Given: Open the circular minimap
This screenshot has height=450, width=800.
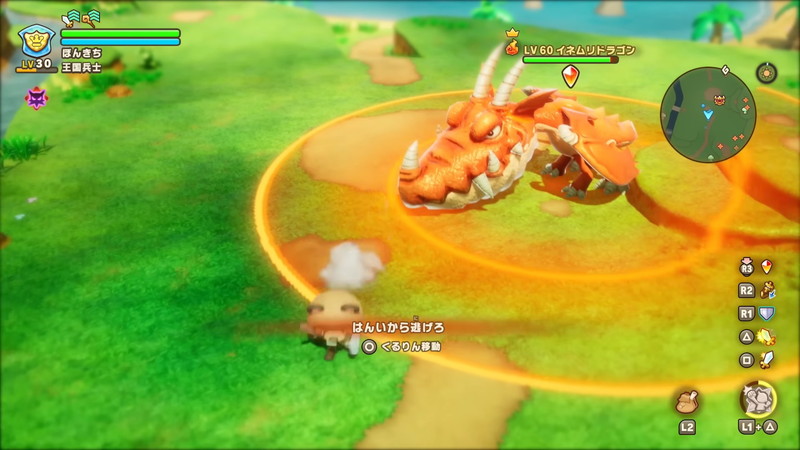Looking at the screenshot, I should click(x=708, y=113).
